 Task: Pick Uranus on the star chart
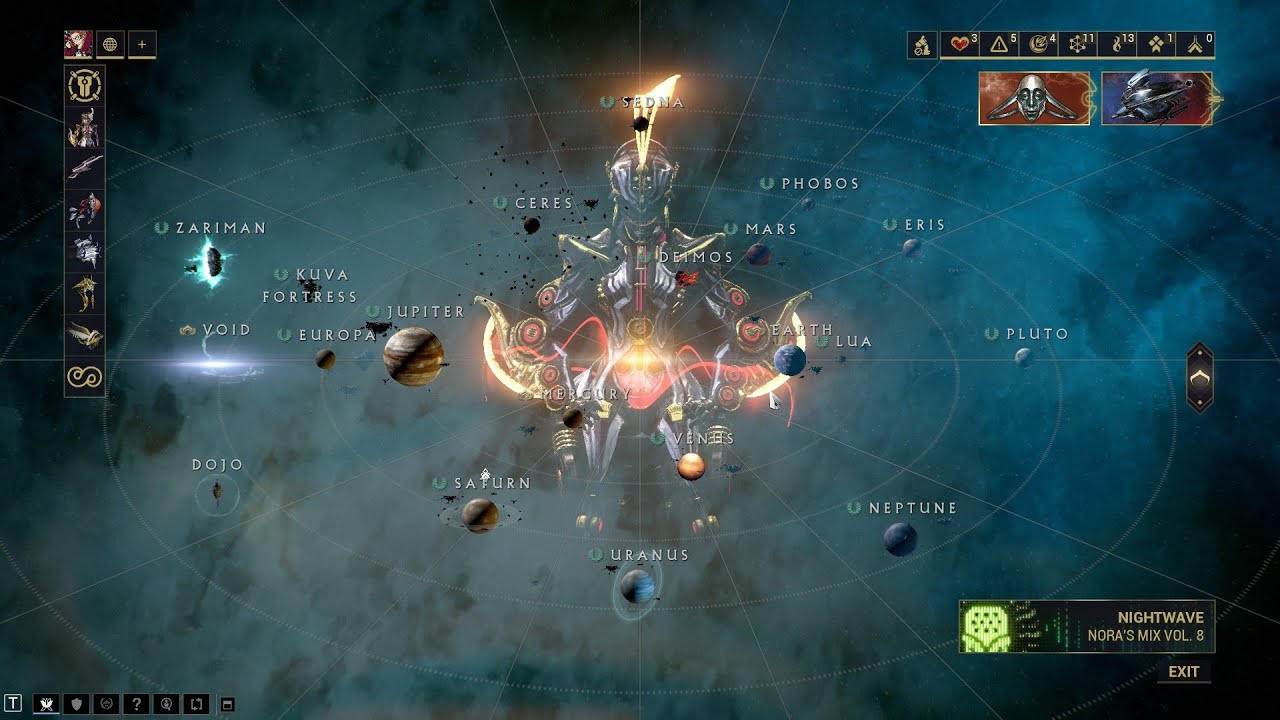(x=637, y=585)
